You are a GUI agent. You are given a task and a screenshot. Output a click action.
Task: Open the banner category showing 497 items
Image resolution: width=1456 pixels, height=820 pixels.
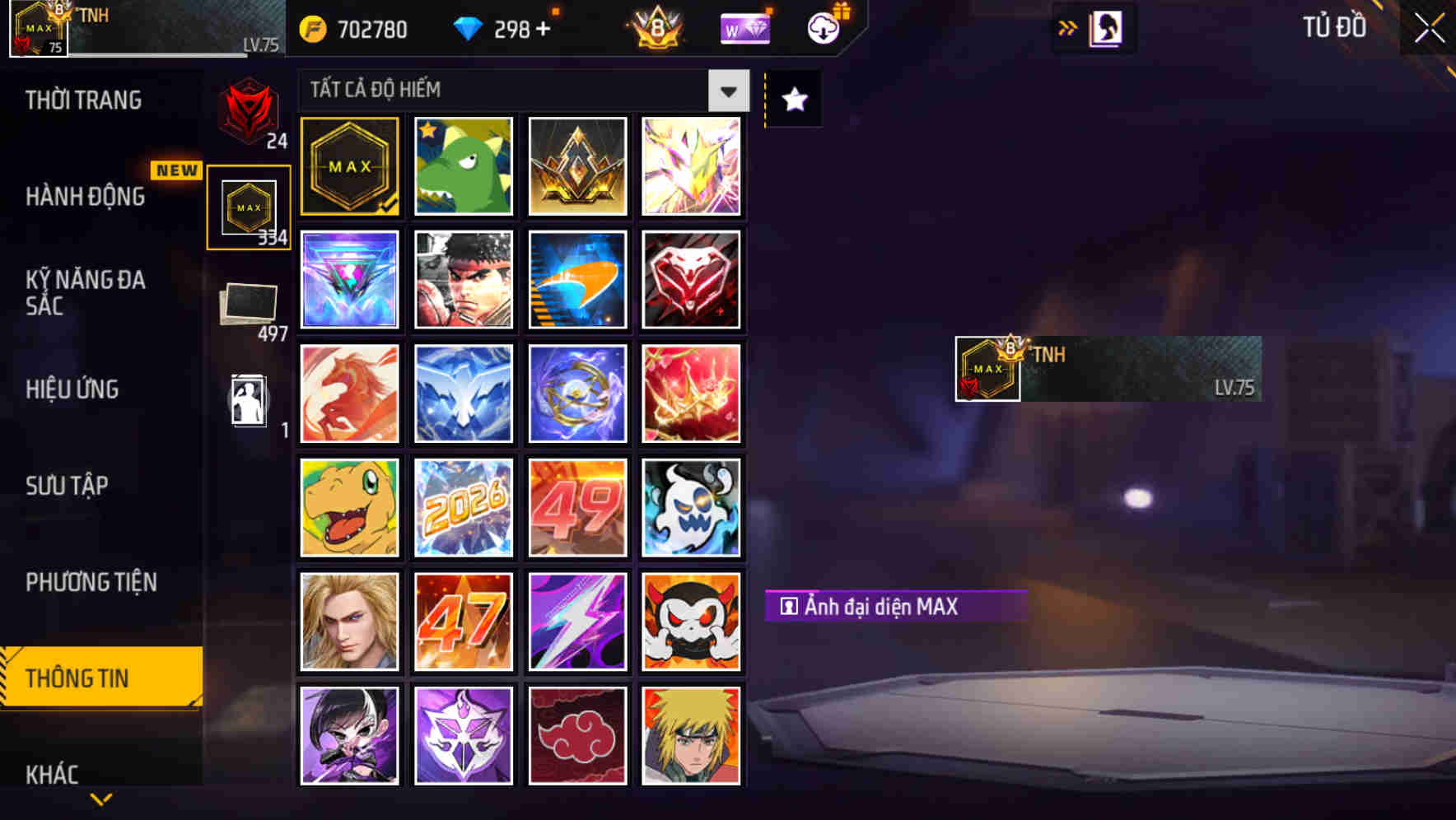[x=250, y=305]
